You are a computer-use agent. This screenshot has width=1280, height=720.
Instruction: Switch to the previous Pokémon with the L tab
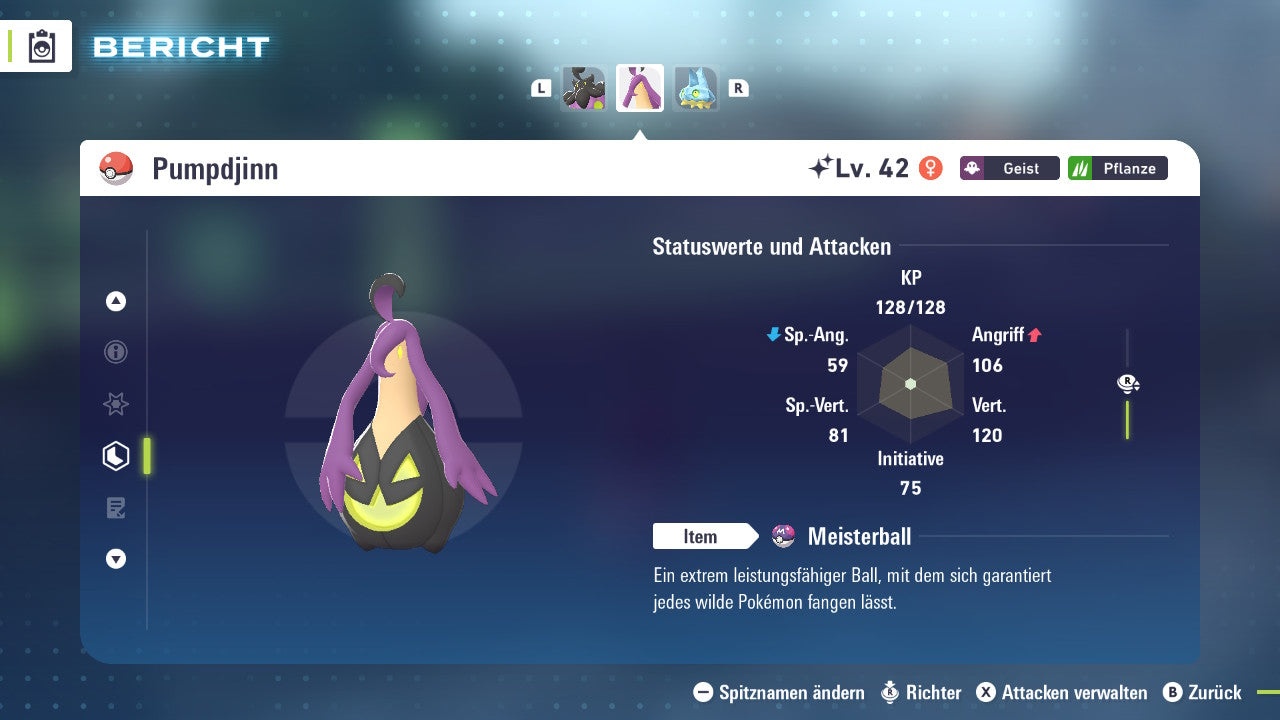[540, 87]
